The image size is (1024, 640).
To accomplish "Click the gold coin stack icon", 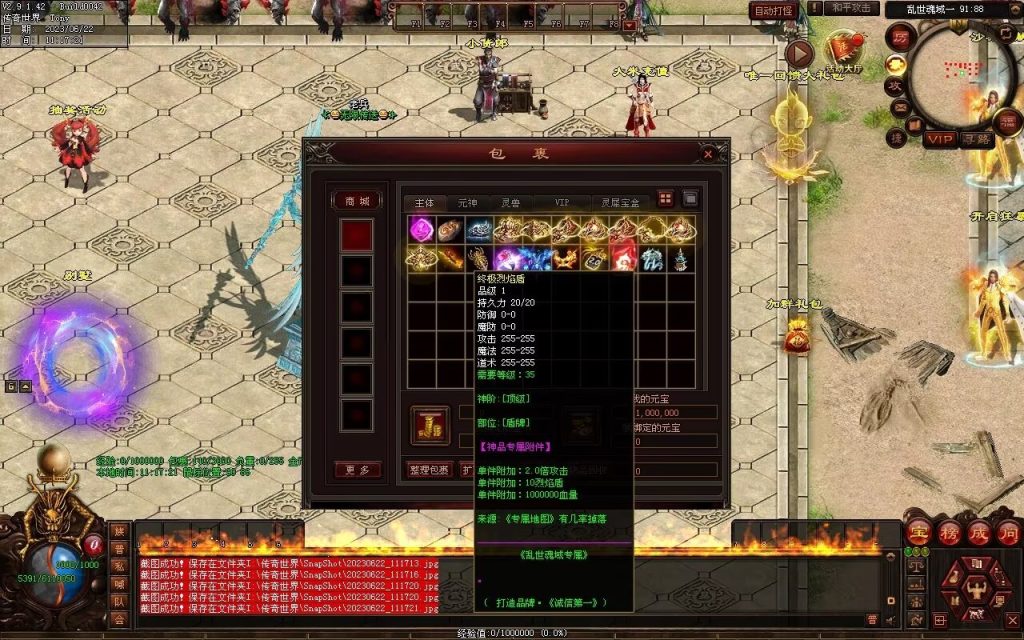I will click(x=430, y=425).
